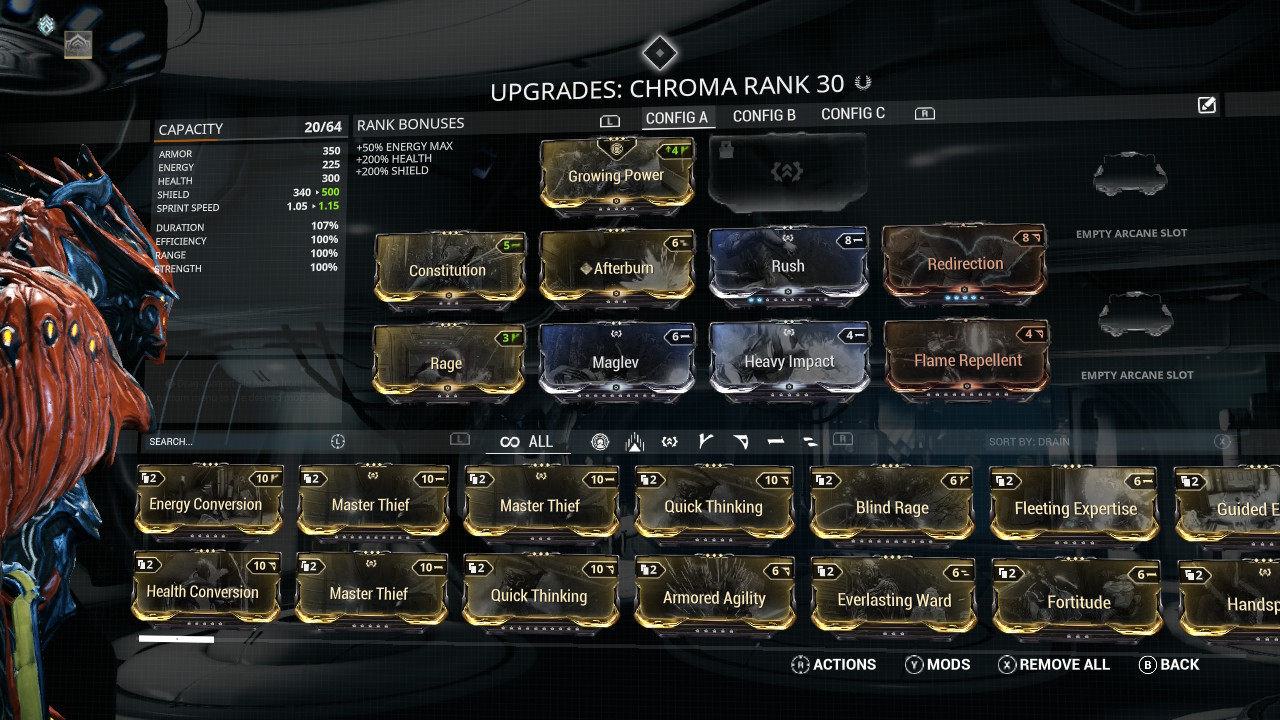Switch to the Config C tab
This screenshot has height=720, width=1280.
click(x=853, y=114)
